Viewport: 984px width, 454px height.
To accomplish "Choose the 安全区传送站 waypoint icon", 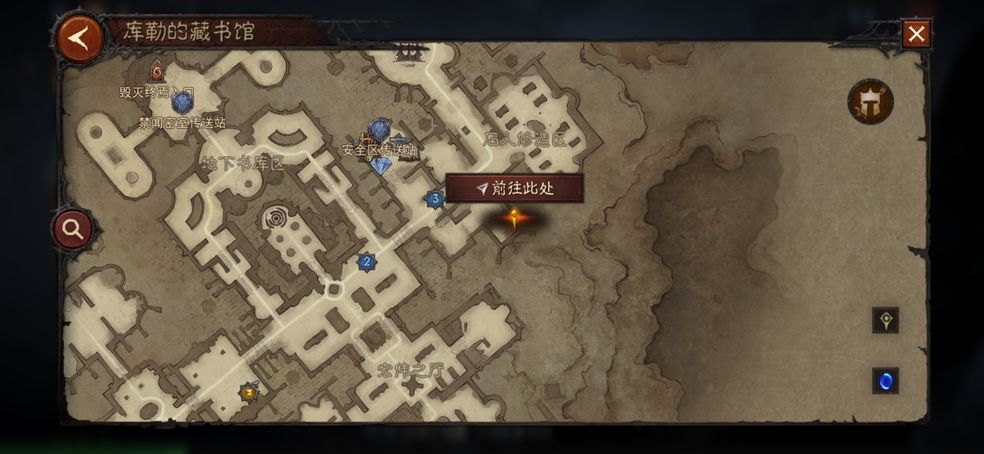I will (379, 130).
